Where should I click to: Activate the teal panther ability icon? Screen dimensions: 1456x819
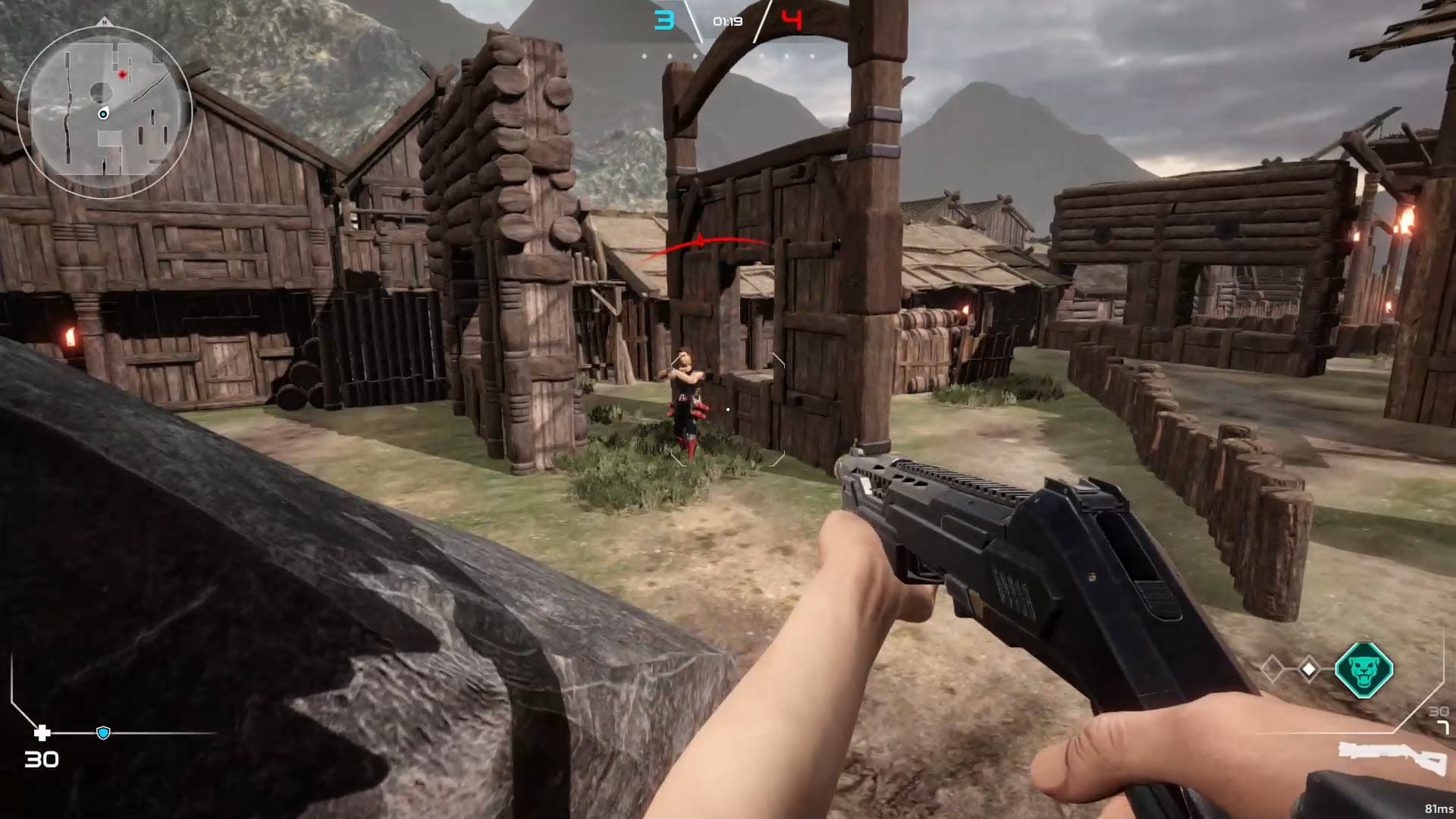(x=1363, y=670)
